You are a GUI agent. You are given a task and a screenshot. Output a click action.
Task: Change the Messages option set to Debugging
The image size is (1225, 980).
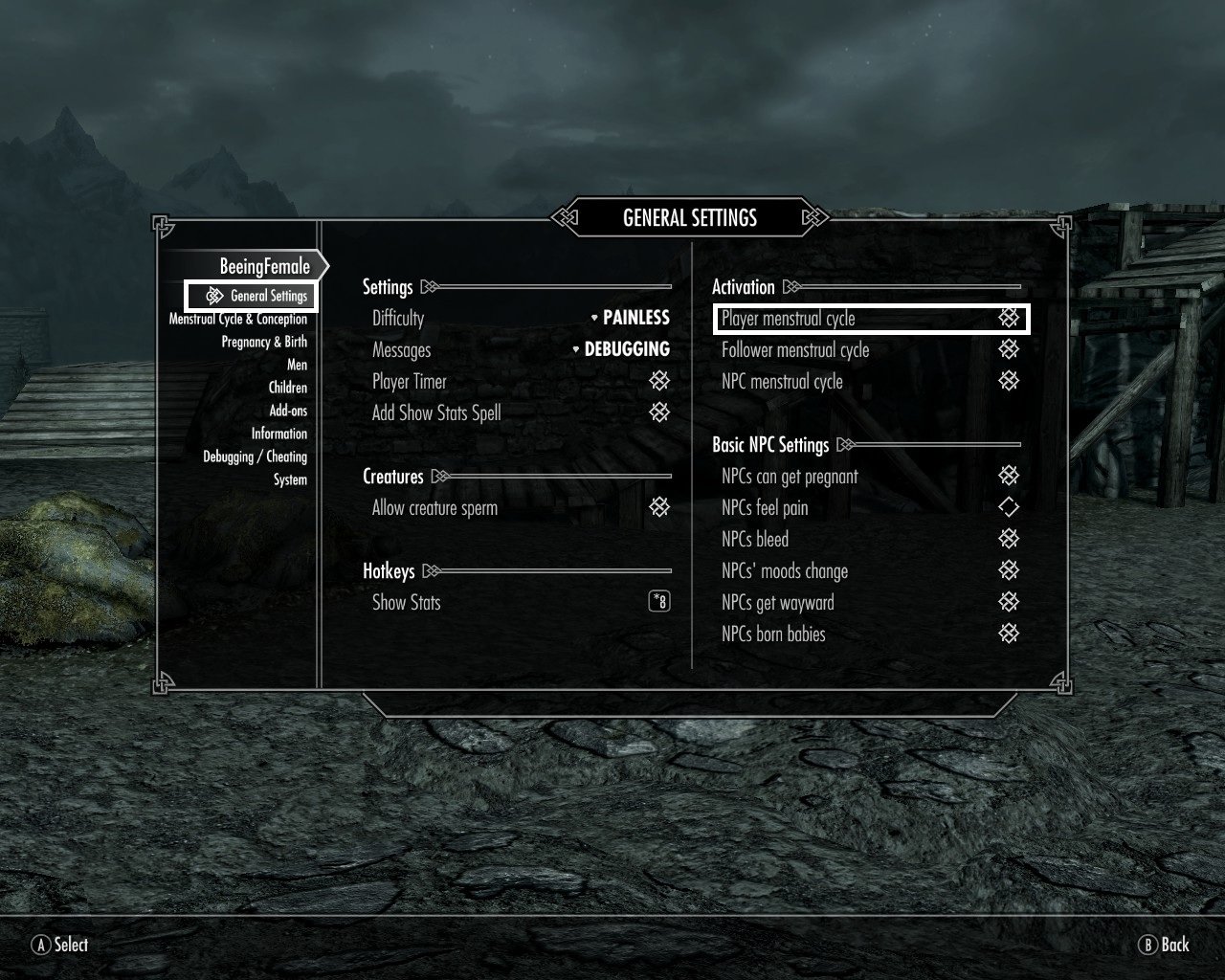621,349
